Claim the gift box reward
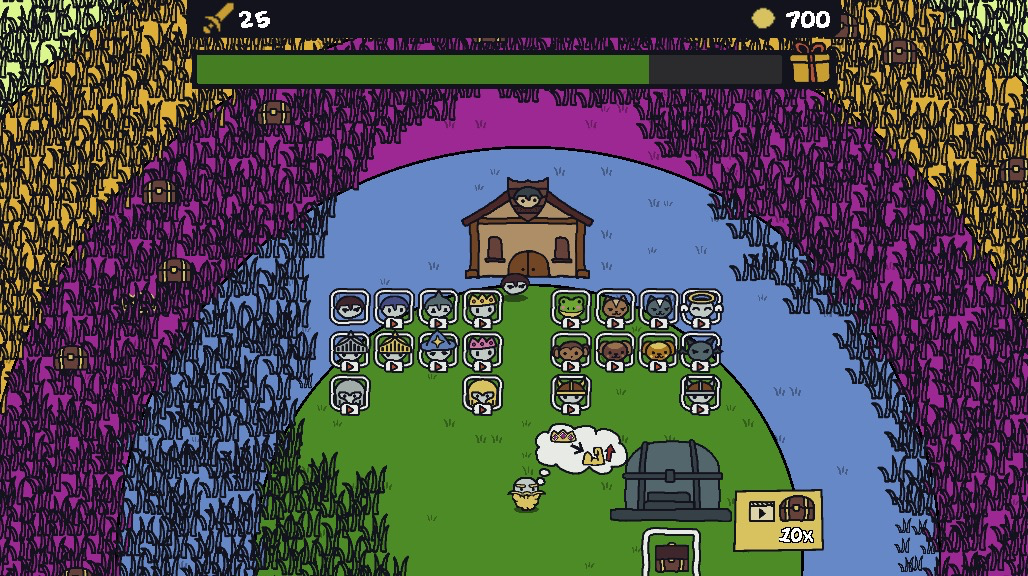1028x576 pixels. point(811,65)
